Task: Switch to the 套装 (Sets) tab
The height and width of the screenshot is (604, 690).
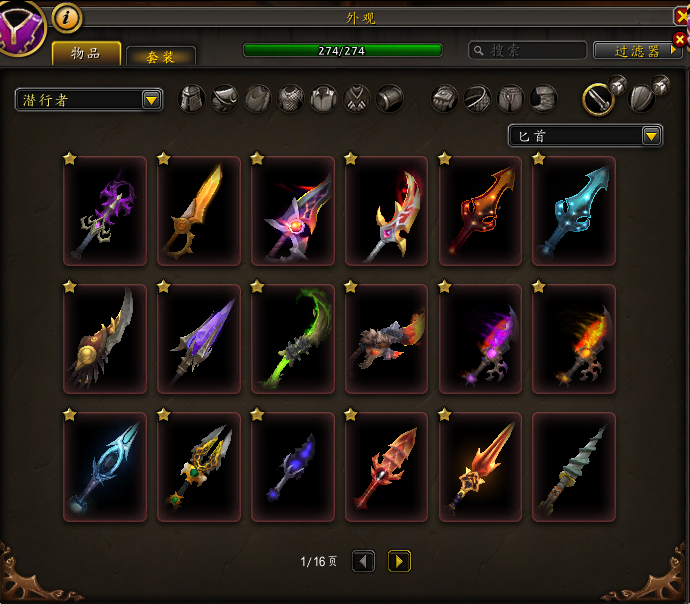Action: pos(161,57)
